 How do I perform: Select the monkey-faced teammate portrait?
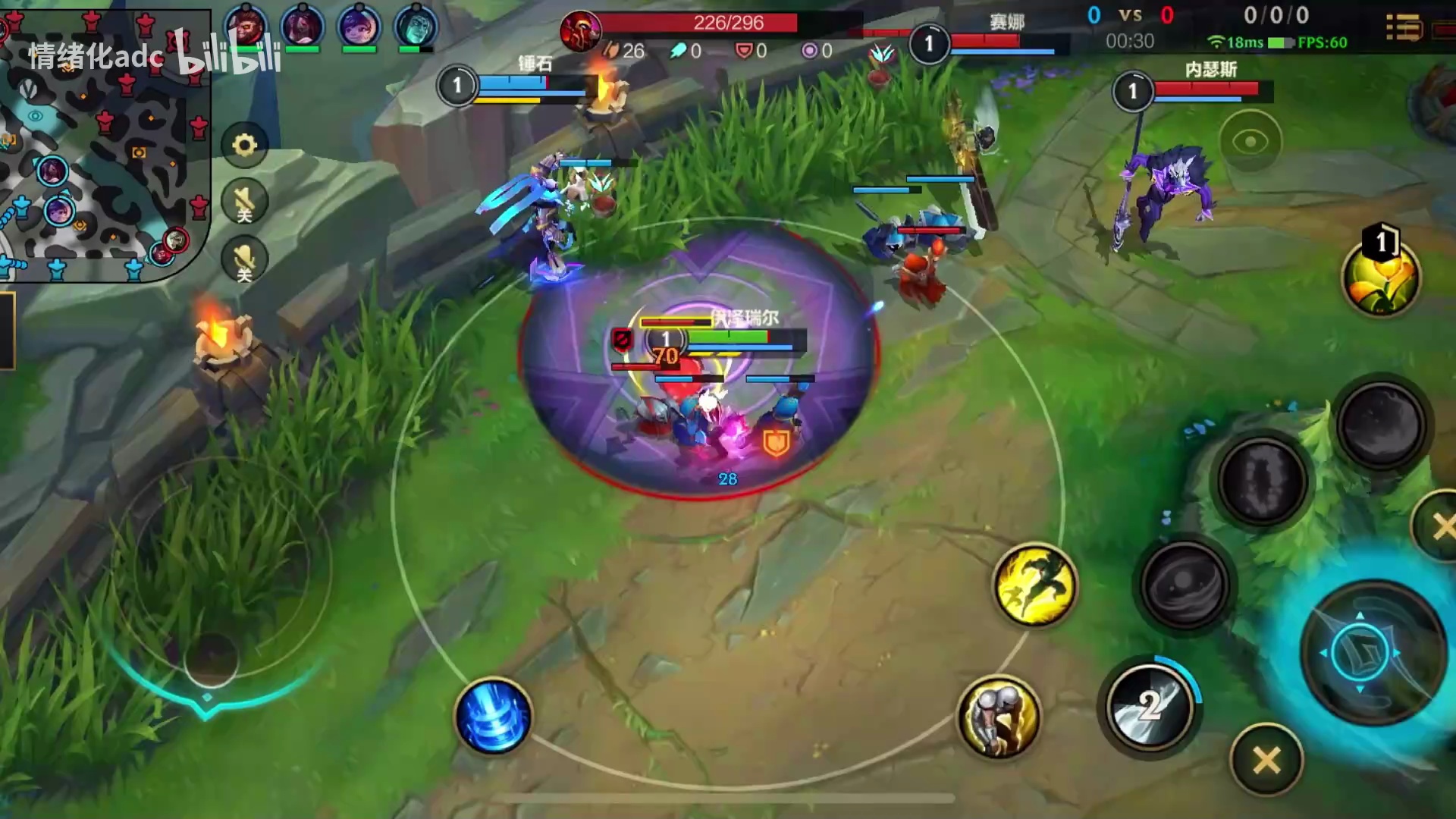pyautogui.click(x=246, y=26)
